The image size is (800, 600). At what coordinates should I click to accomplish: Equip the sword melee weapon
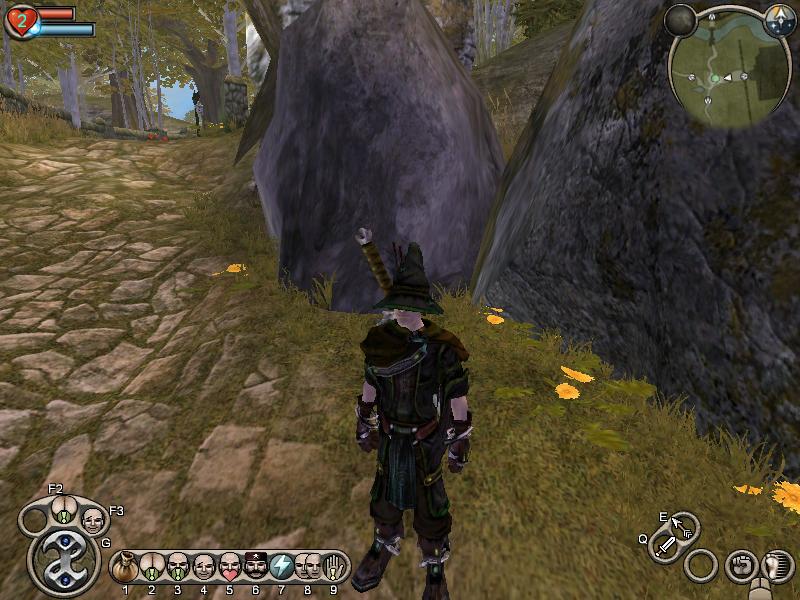[x=665, y=547]
